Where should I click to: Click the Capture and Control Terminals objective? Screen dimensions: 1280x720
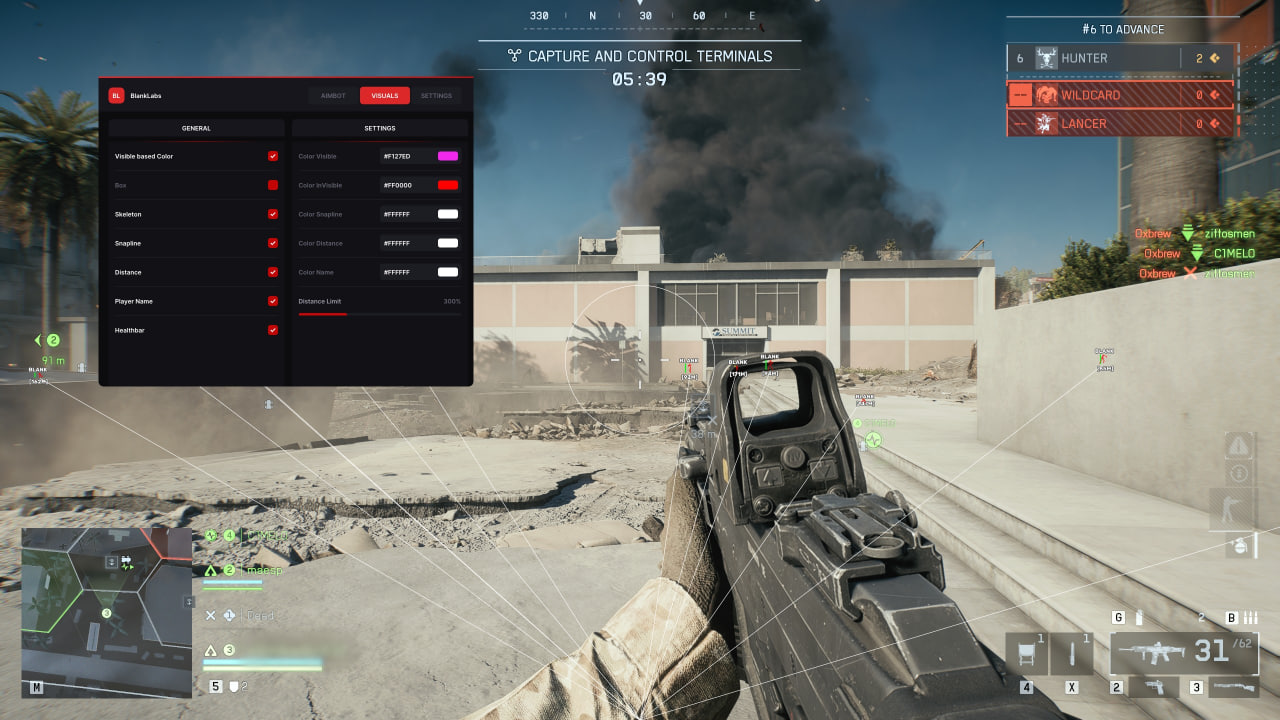(640, 56)
